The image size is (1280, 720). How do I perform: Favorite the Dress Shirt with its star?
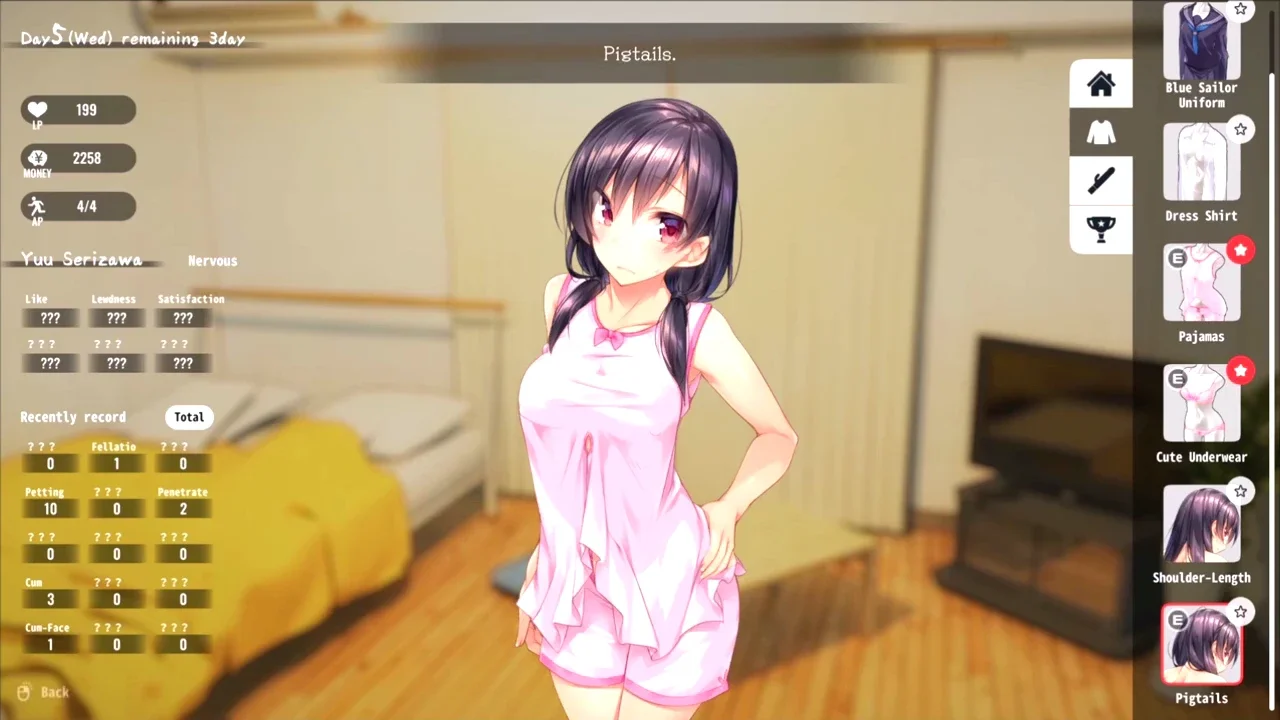click(x=1241, y=129)
